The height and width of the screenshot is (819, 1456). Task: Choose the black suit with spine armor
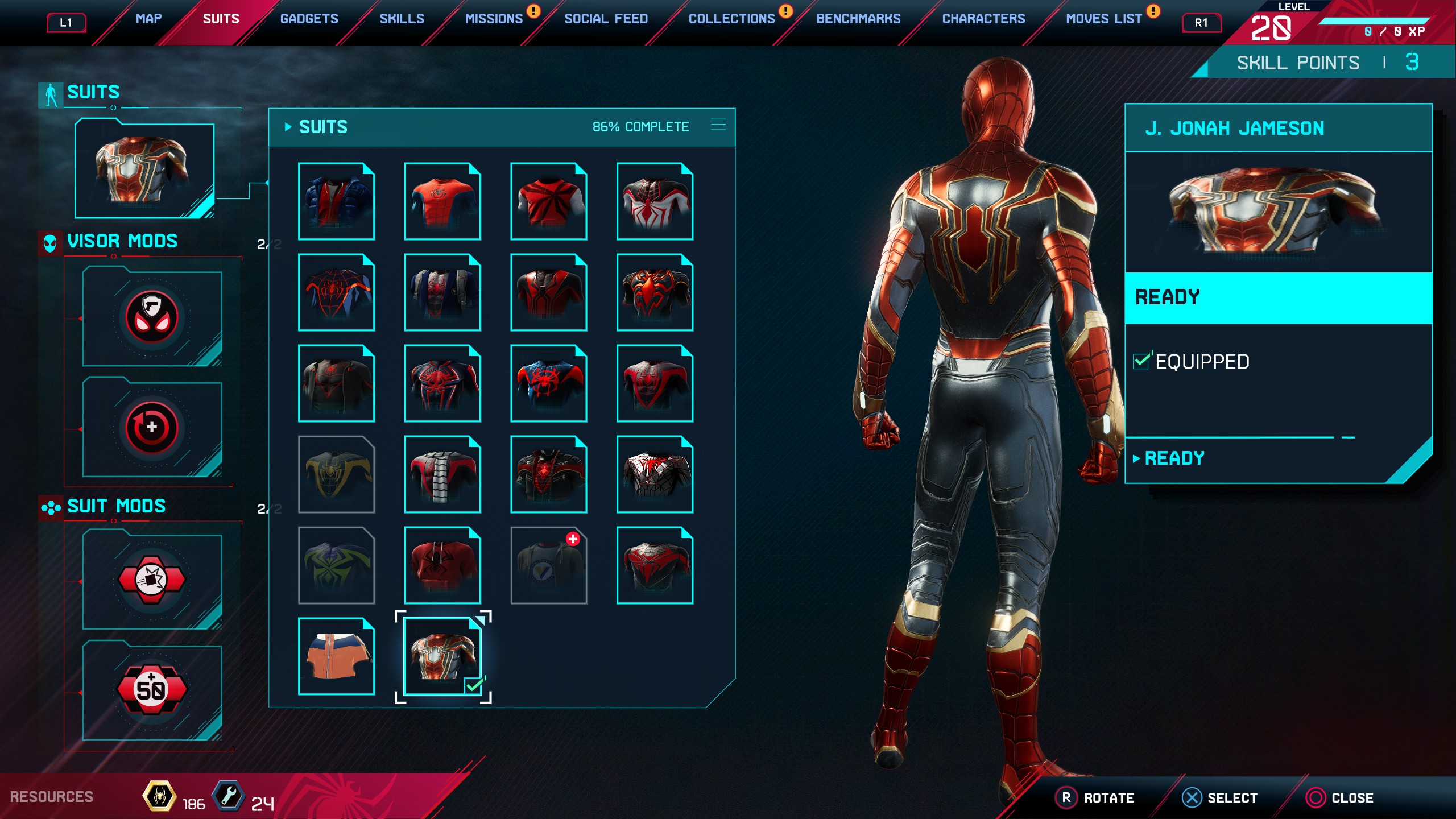click(x=442, y=474)
